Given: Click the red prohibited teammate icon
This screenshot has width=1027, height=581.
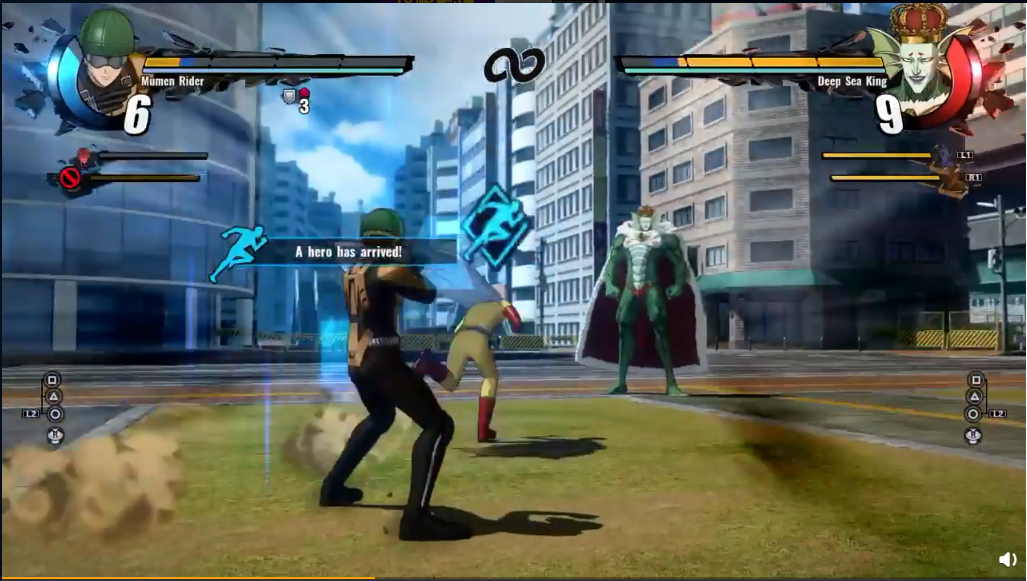Looking at the screenshot, I should (69, 178).
